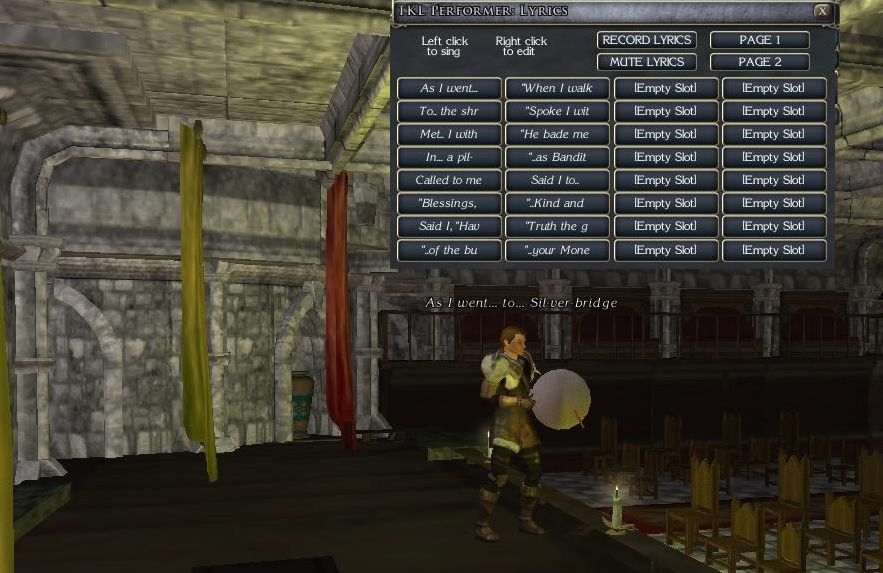Close the Performer Lyrics window
This screenshot has height=573, width=883.
tap(822, 12)
